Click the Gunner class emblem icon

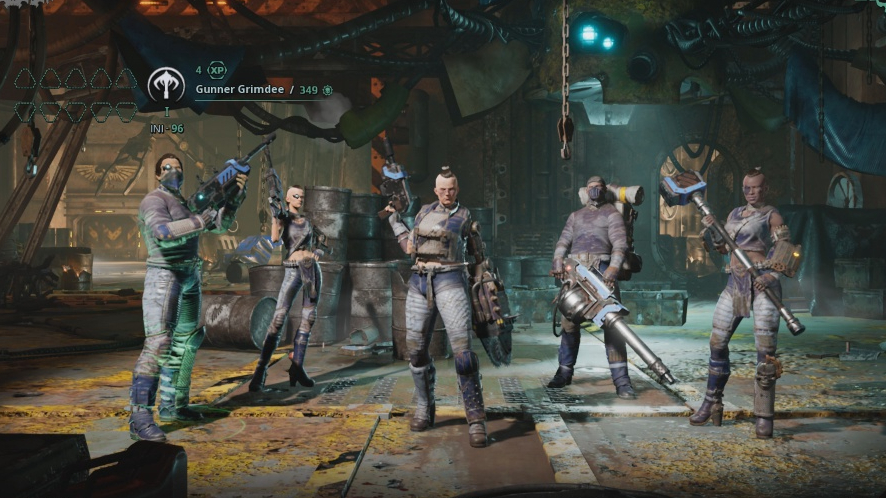[x=166, y=84]
